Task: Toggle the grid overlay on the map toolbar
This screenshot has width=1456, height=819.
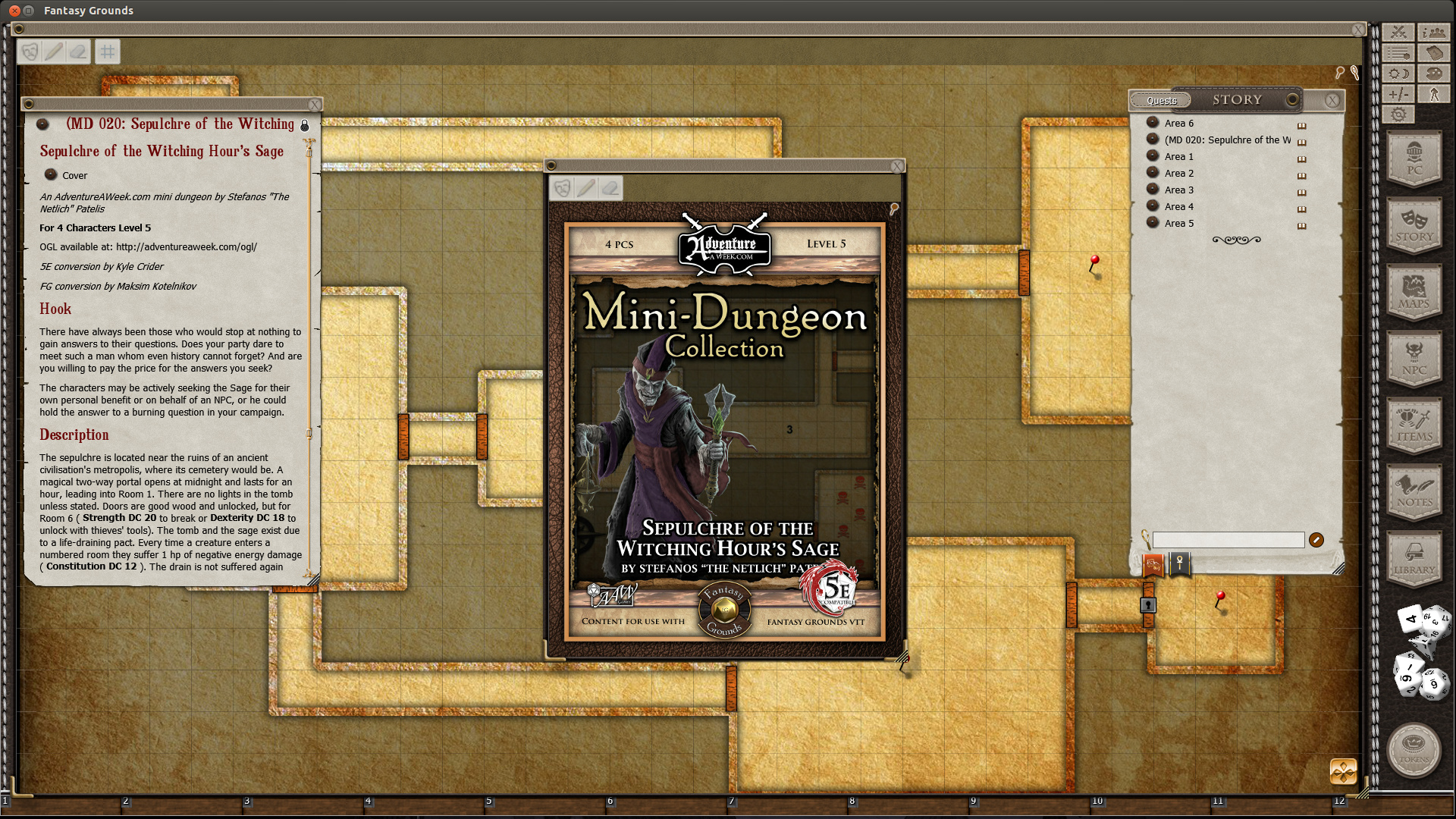Action: [x=107, y=51]
